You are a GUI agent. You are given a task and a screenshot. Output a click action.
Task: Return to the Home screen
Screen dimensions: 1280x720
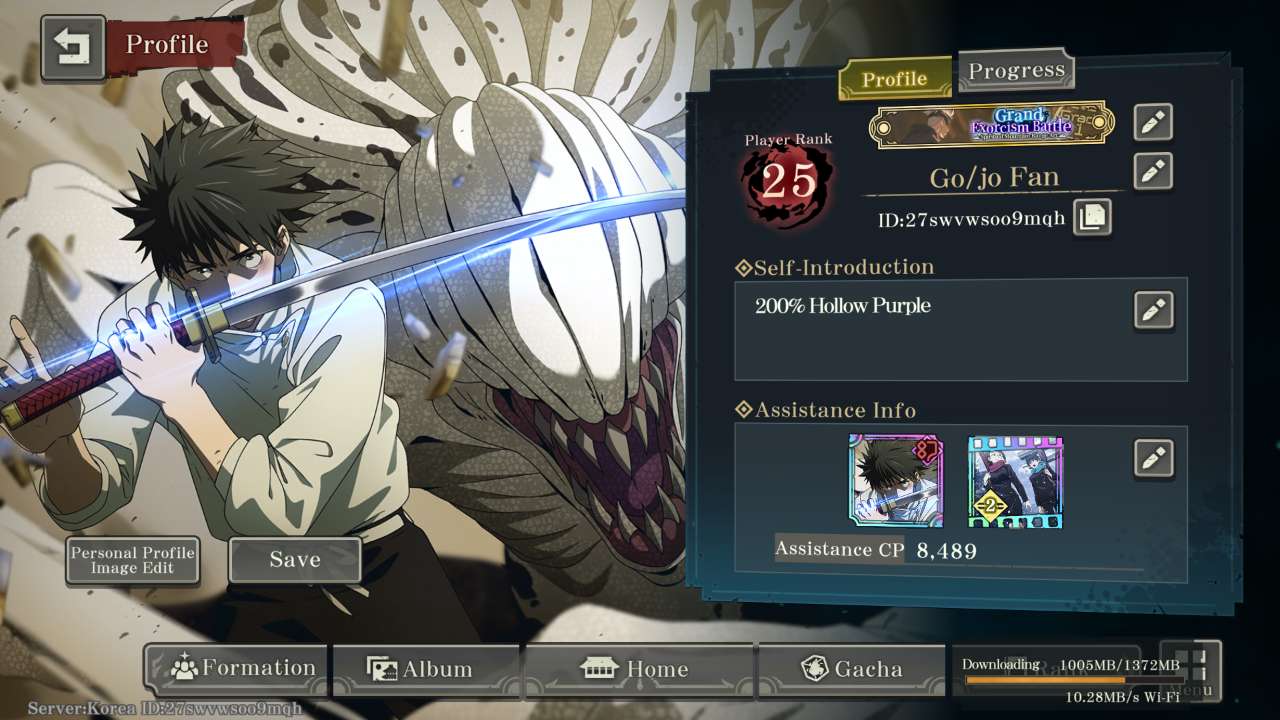pyautogui.click(x=638, y=669)
